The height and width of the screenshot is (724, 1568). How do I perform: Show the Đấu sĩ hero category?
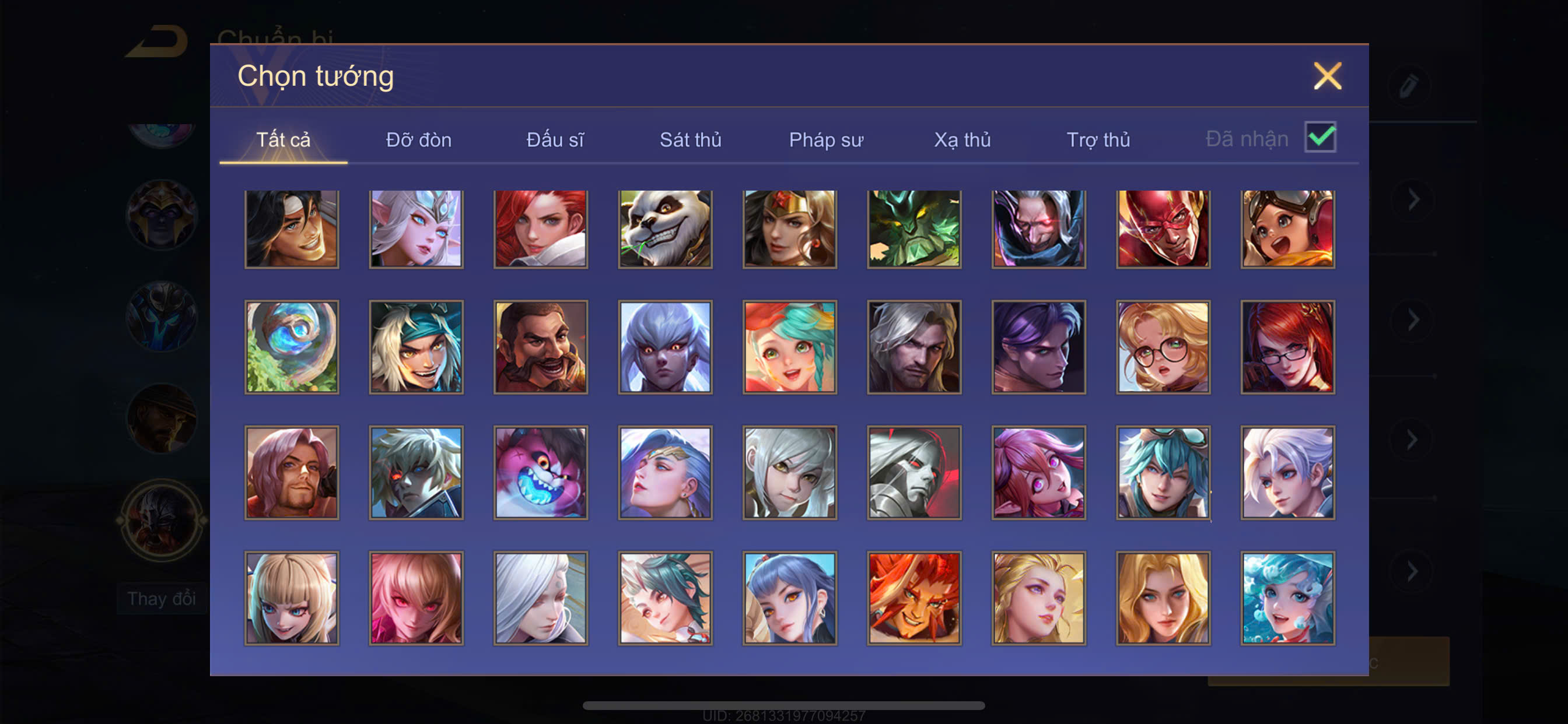555,140
